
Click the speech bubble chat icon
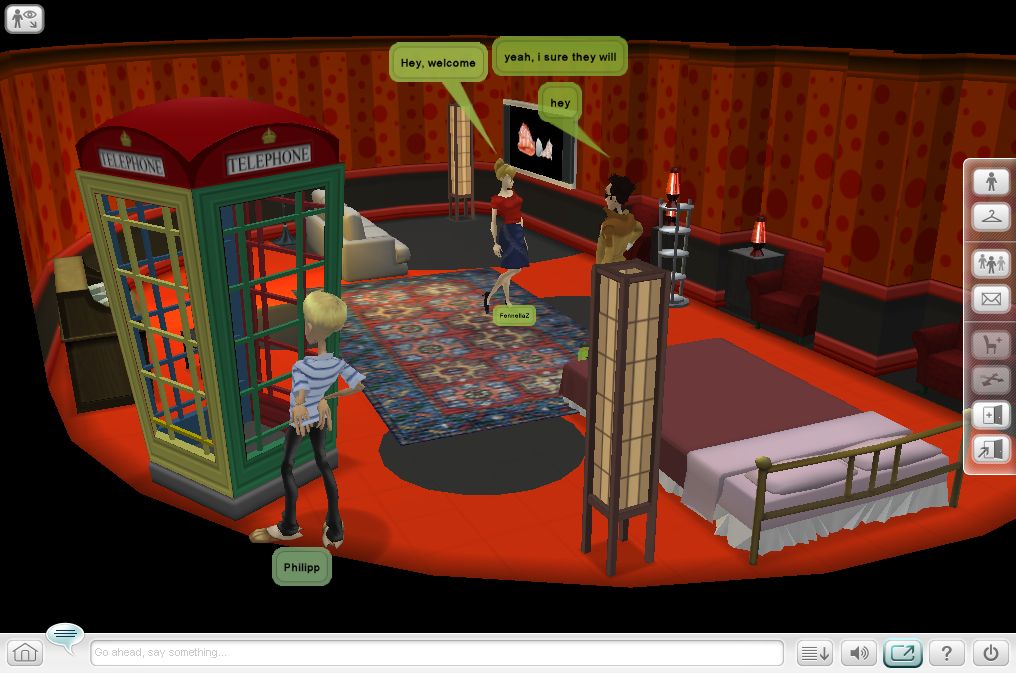[x=66, y=635]
